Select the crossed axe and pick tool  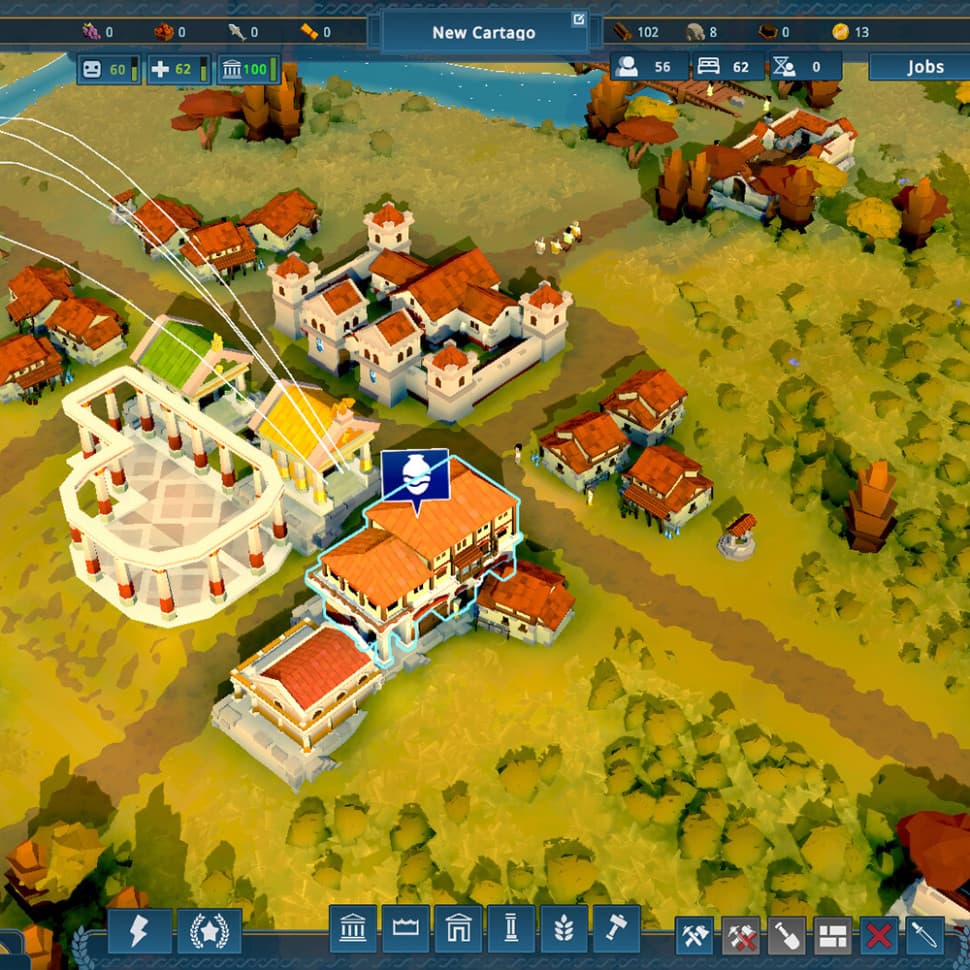[x=694, y=936]
